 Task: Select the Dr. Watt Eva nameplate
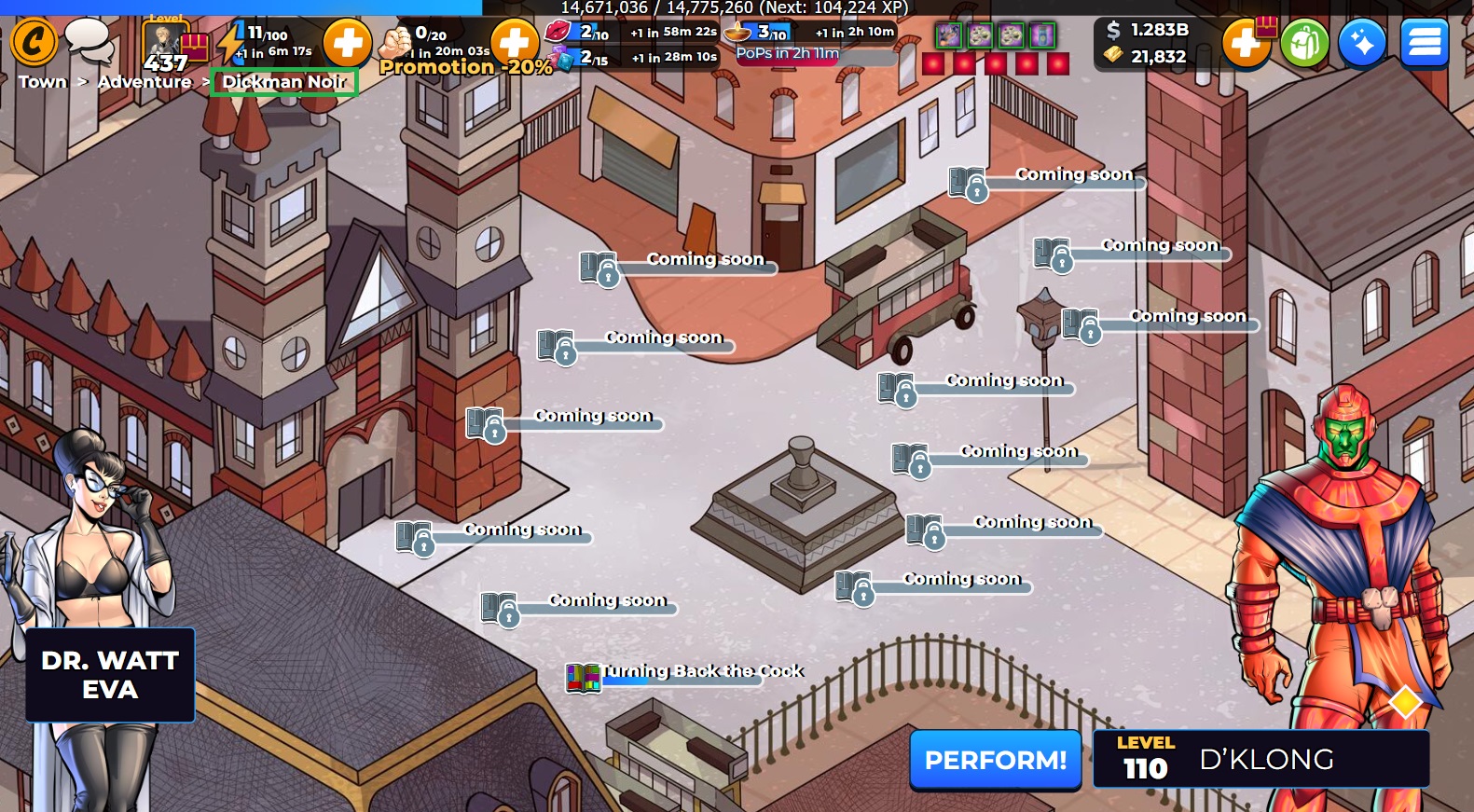point(110,675)
